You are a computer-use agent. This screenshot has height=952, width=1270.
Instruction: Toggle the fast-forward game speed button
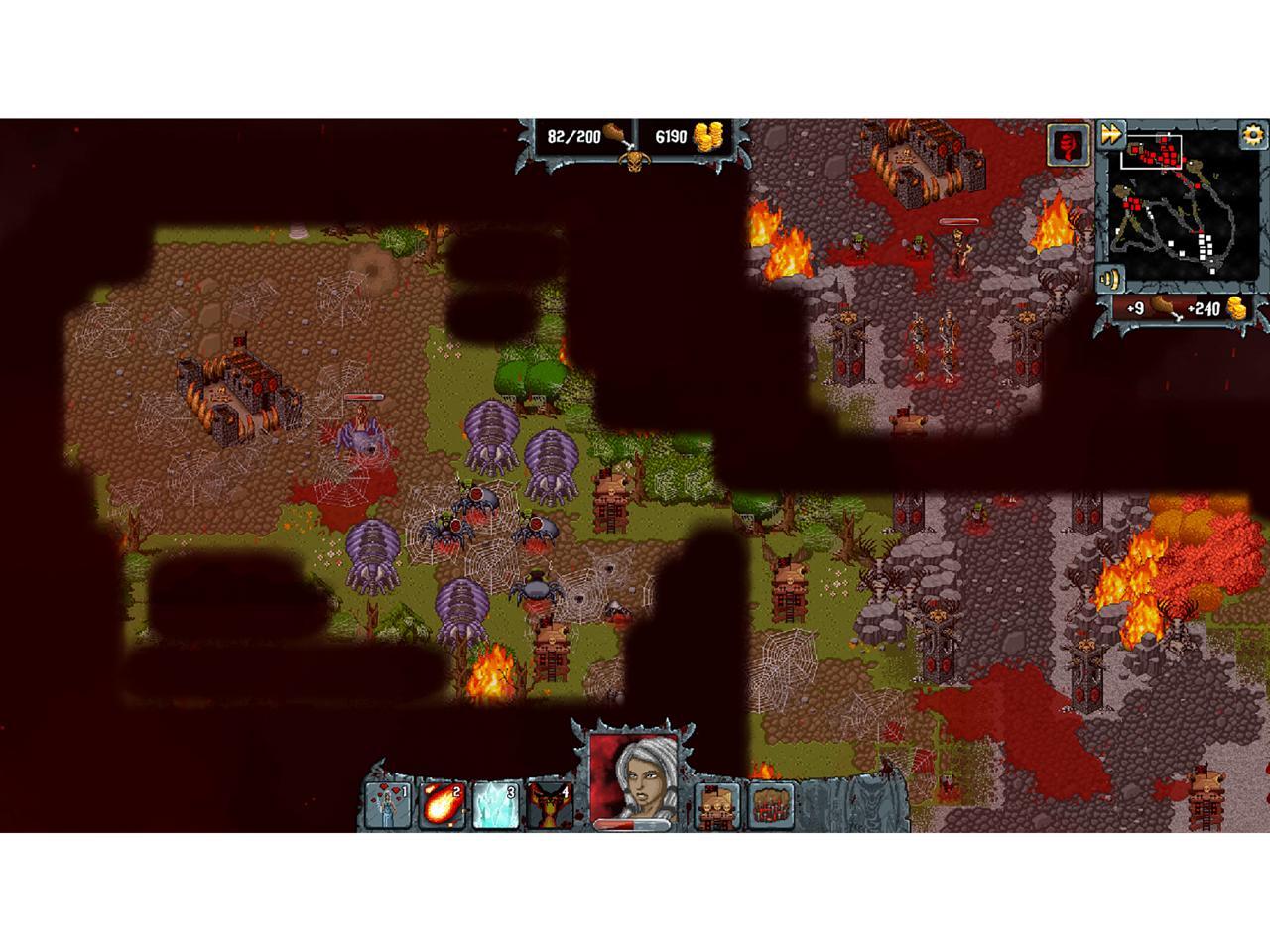pyautogui.click(x=1113, y=133)
